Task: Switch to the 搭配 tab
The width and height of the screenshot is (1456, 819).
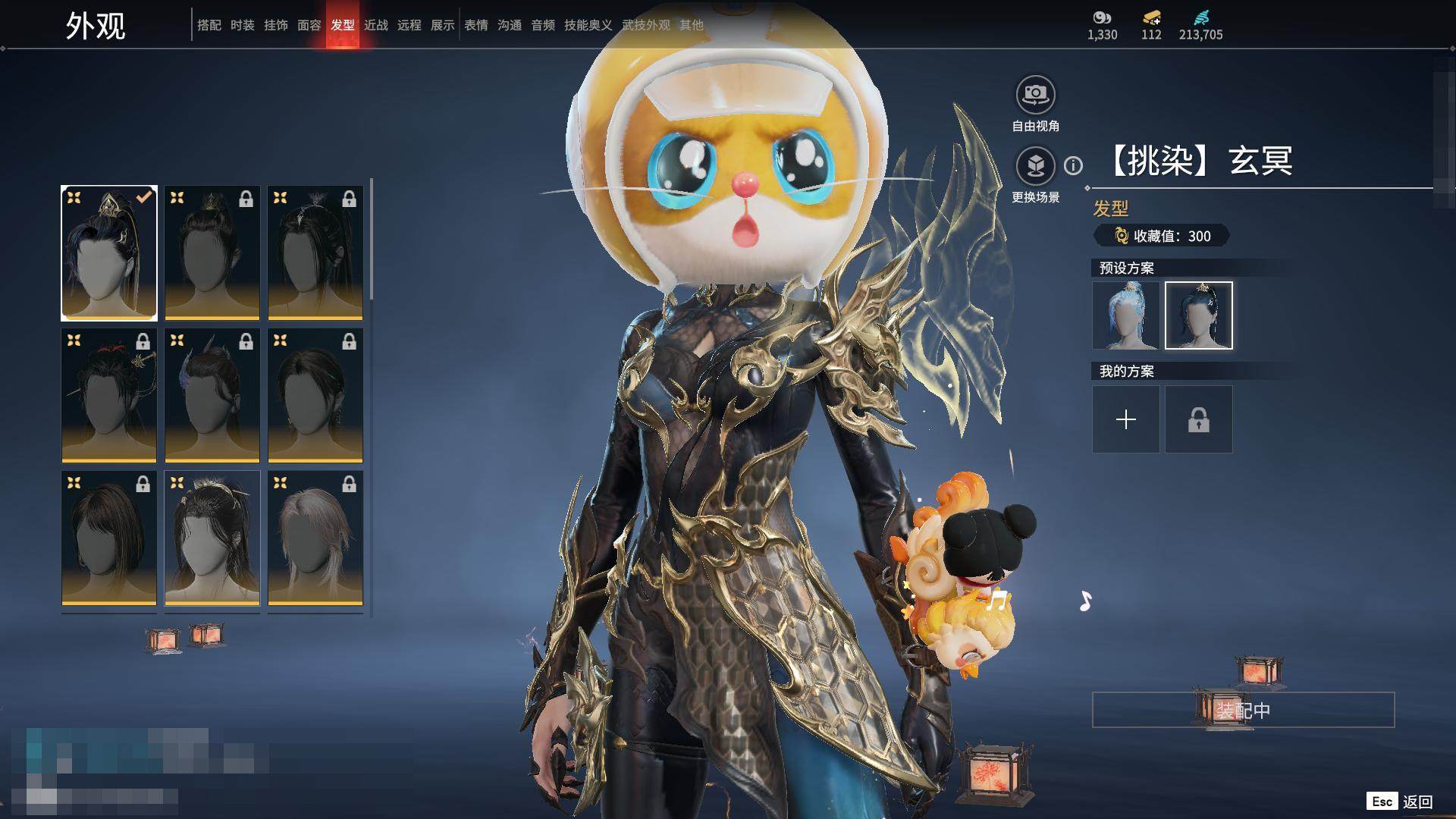Action: coord(209,25)
